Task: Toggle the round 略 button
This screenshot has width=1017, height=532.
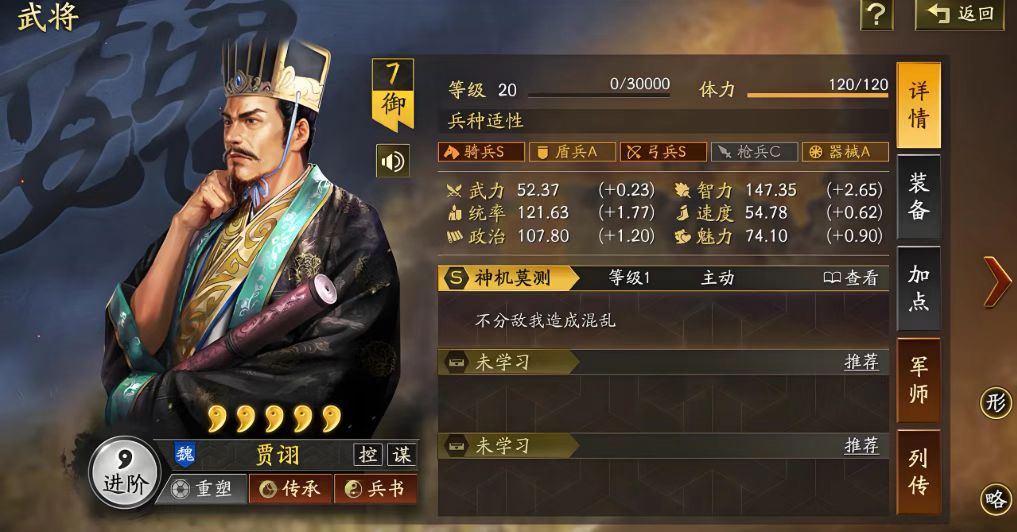Action: pyautogui.click(x=995, y=498)
